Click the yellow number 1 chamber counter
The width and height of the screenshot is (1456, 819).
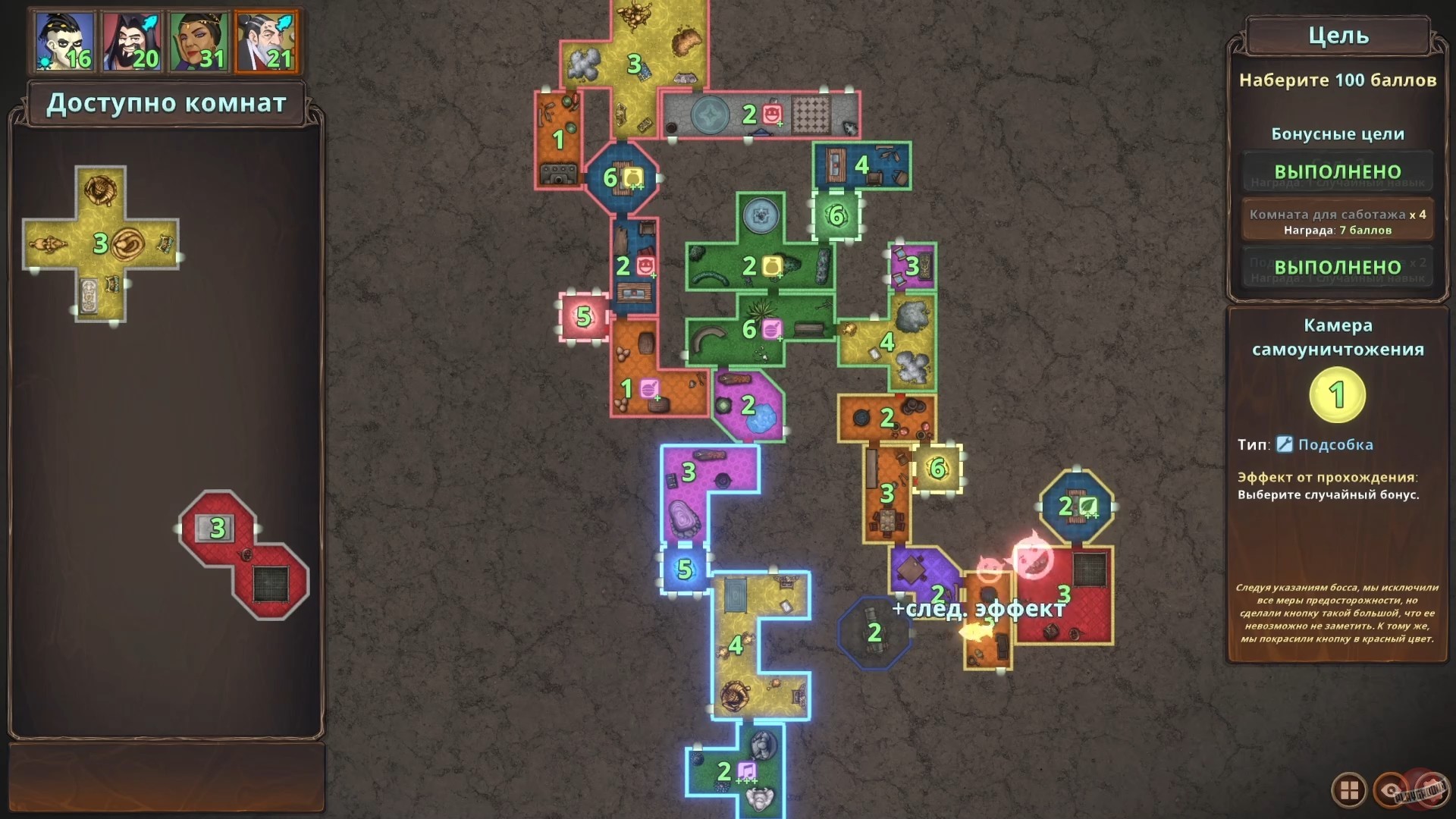coord(1337,394)
